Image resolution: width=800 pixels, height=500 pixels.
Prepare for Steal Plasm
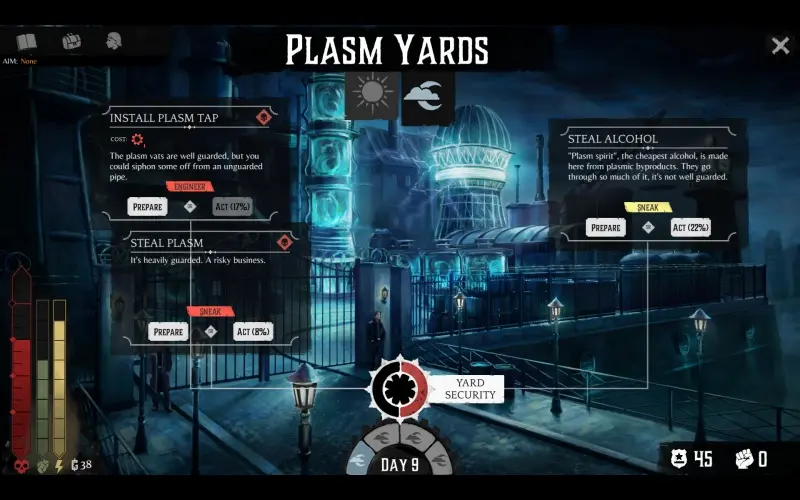[x=167, y=332]
